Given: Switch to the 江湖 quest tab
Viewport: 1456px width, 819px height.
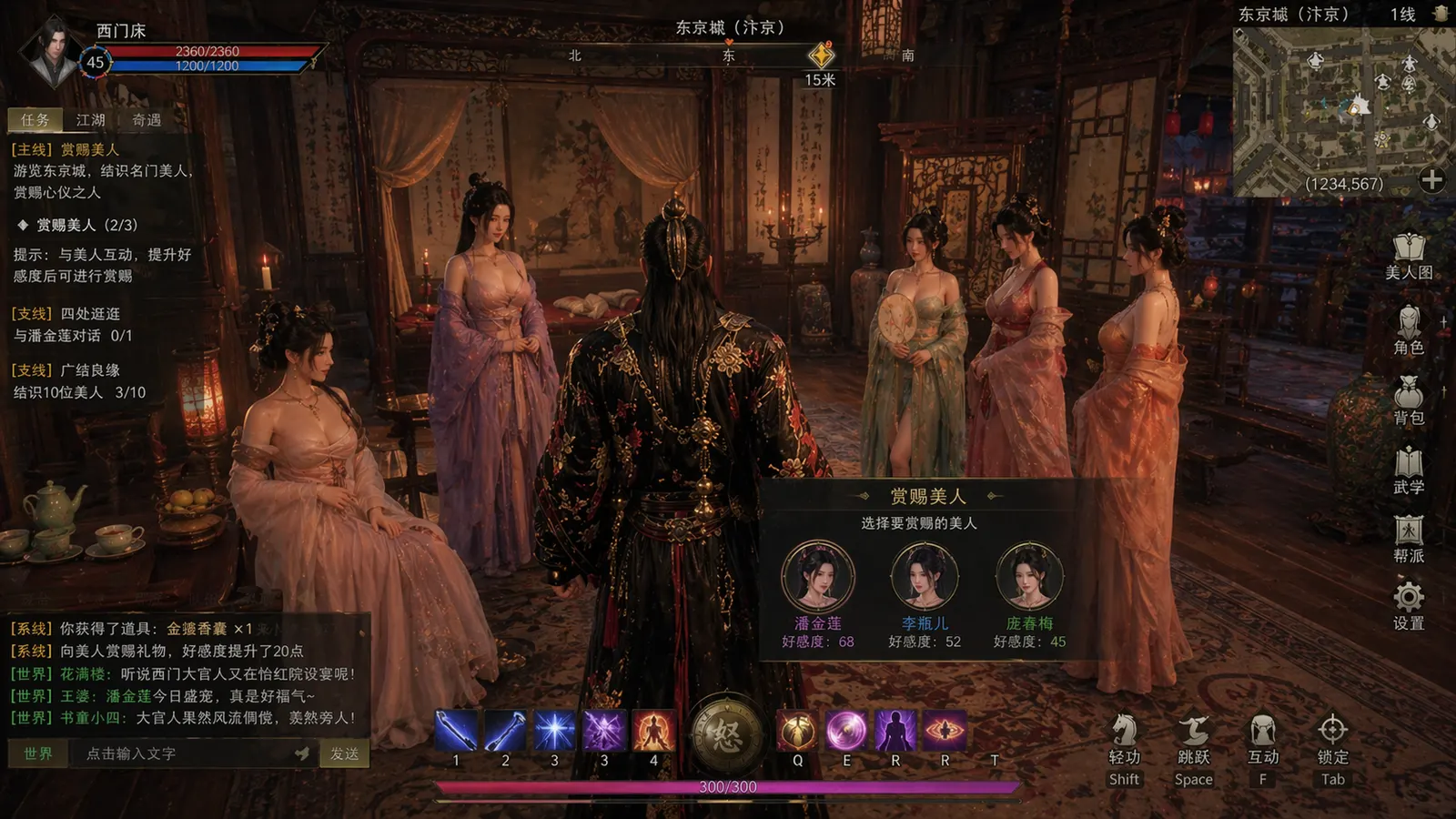Looking at the screenshot, I should coord(91,120).
